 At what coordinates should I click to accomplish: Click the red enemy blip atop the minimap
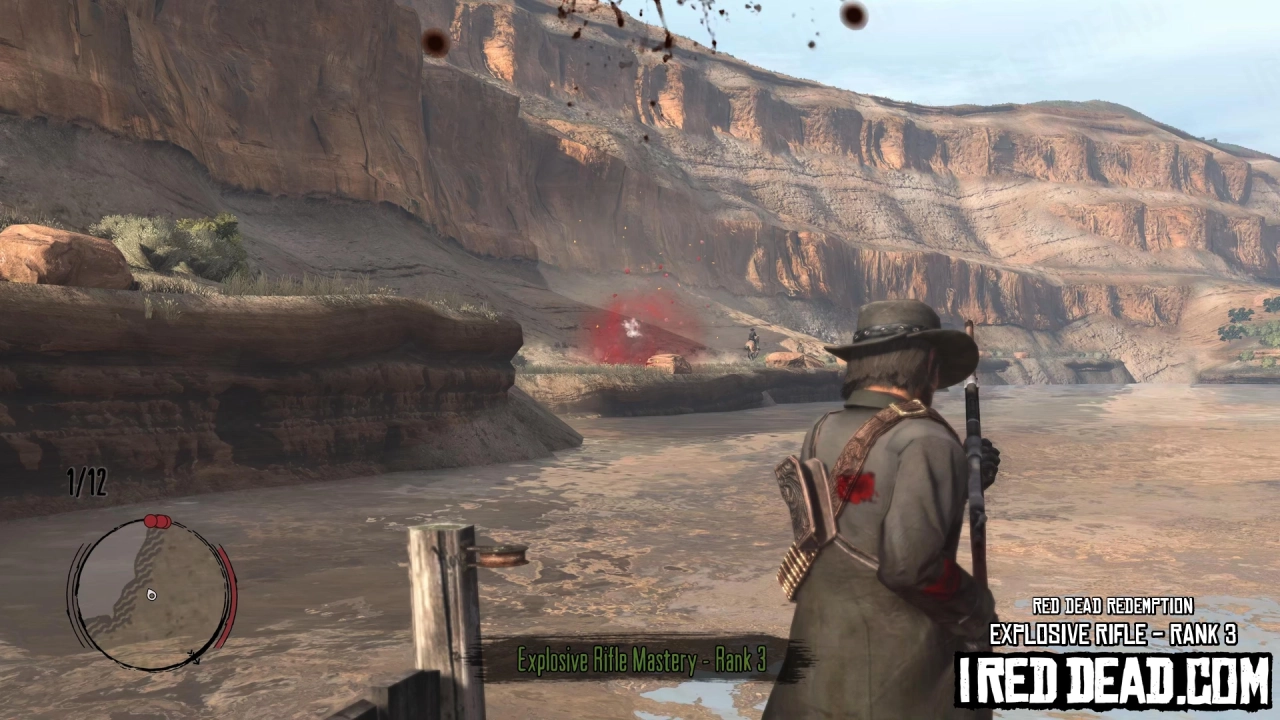(150, 520)
